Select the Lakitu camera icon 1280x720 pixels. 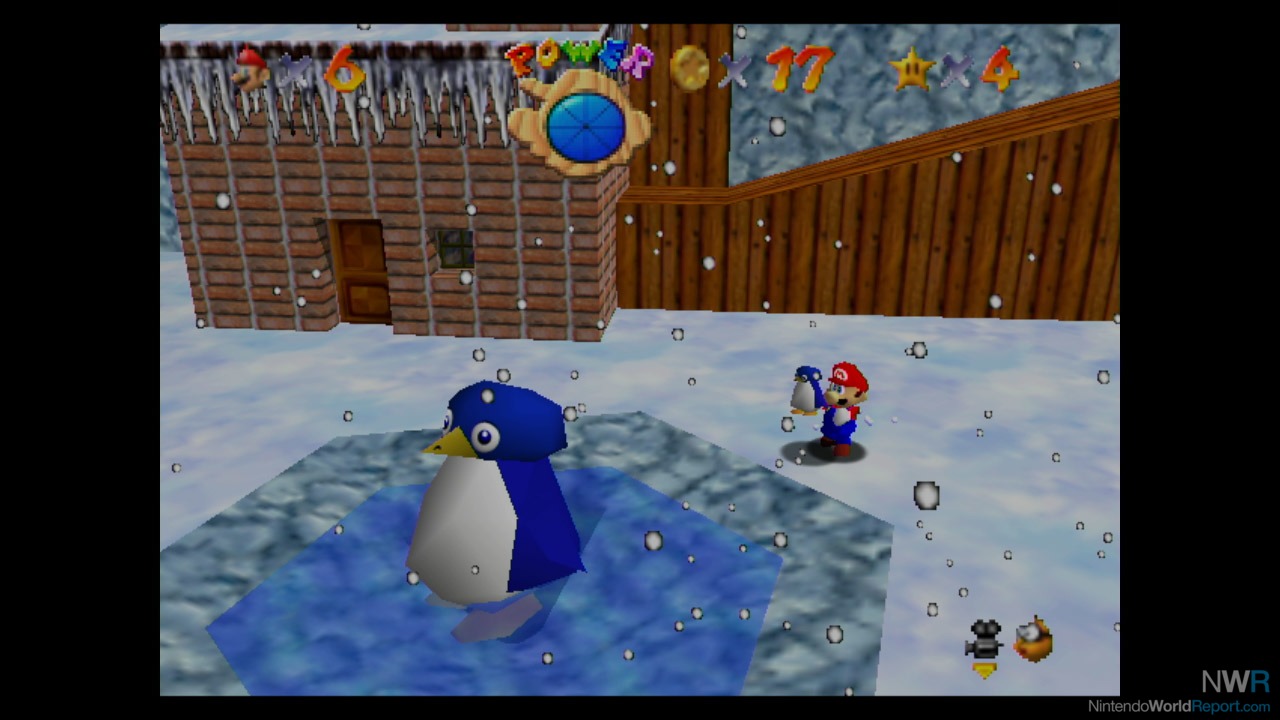click(1033, 640)
